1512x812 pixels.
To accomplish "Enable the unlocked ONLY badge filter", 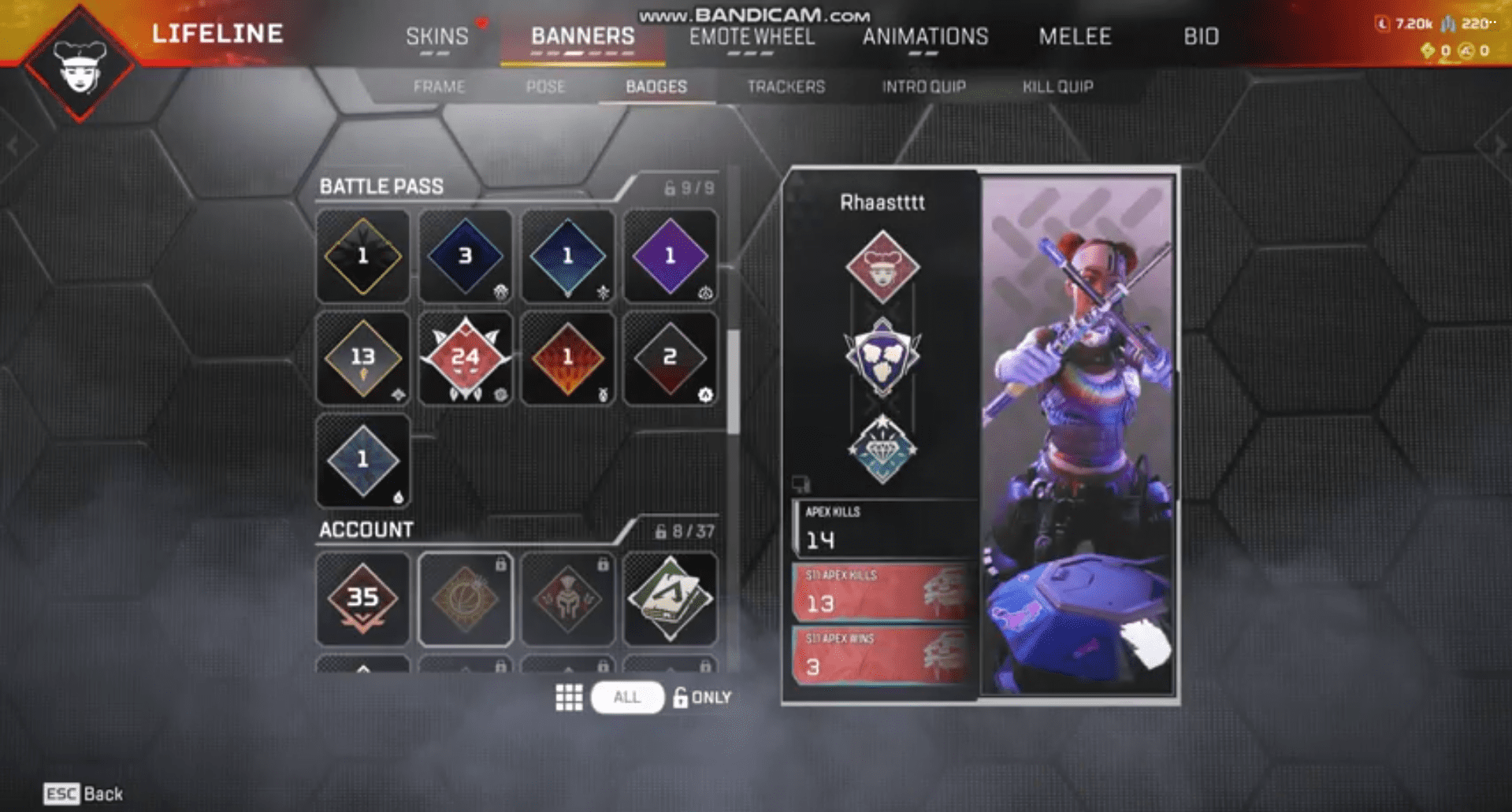I will [700, 696].
